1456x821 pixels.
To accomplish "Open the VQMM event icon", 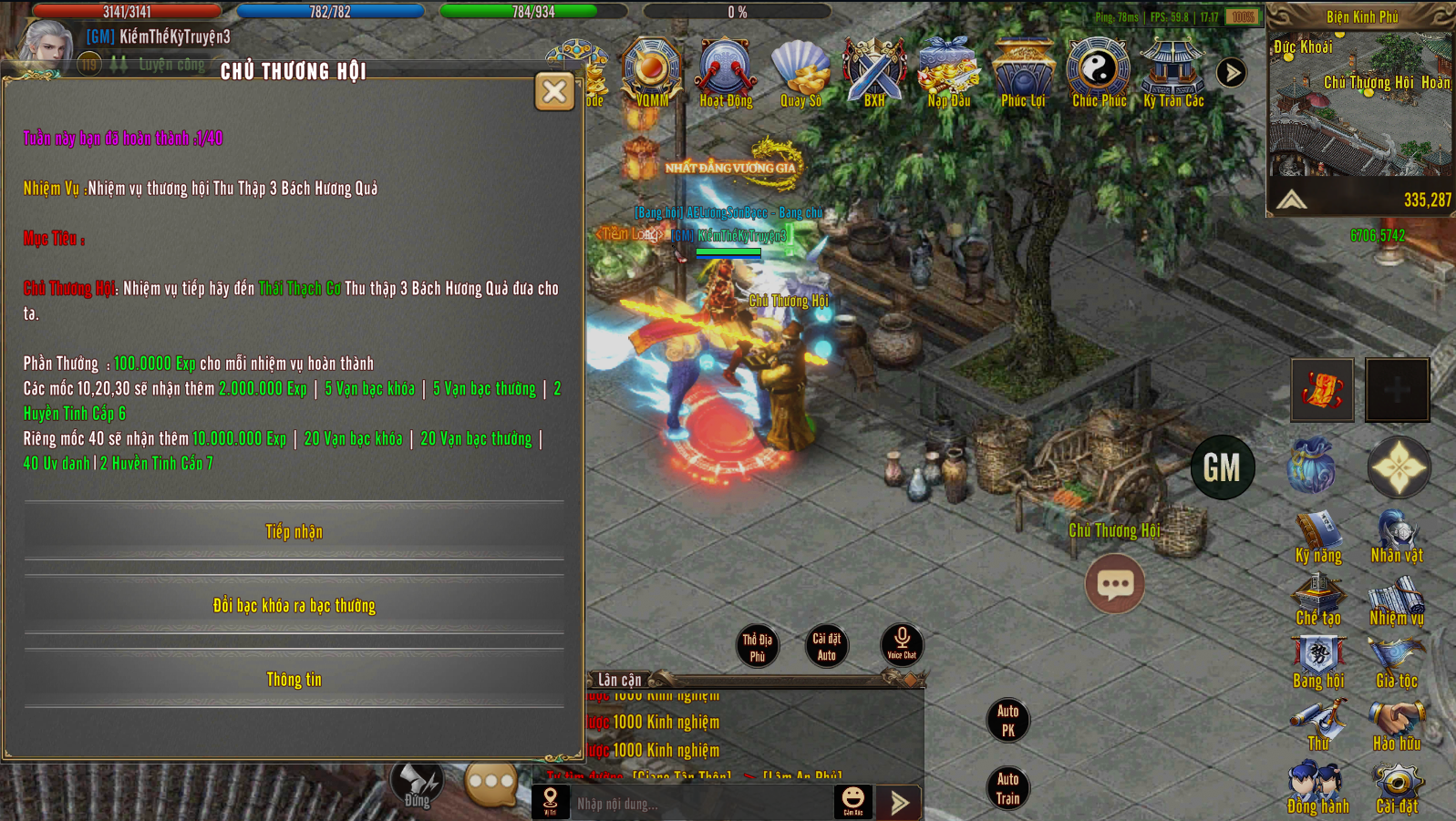I will click(x=652, y=71).
